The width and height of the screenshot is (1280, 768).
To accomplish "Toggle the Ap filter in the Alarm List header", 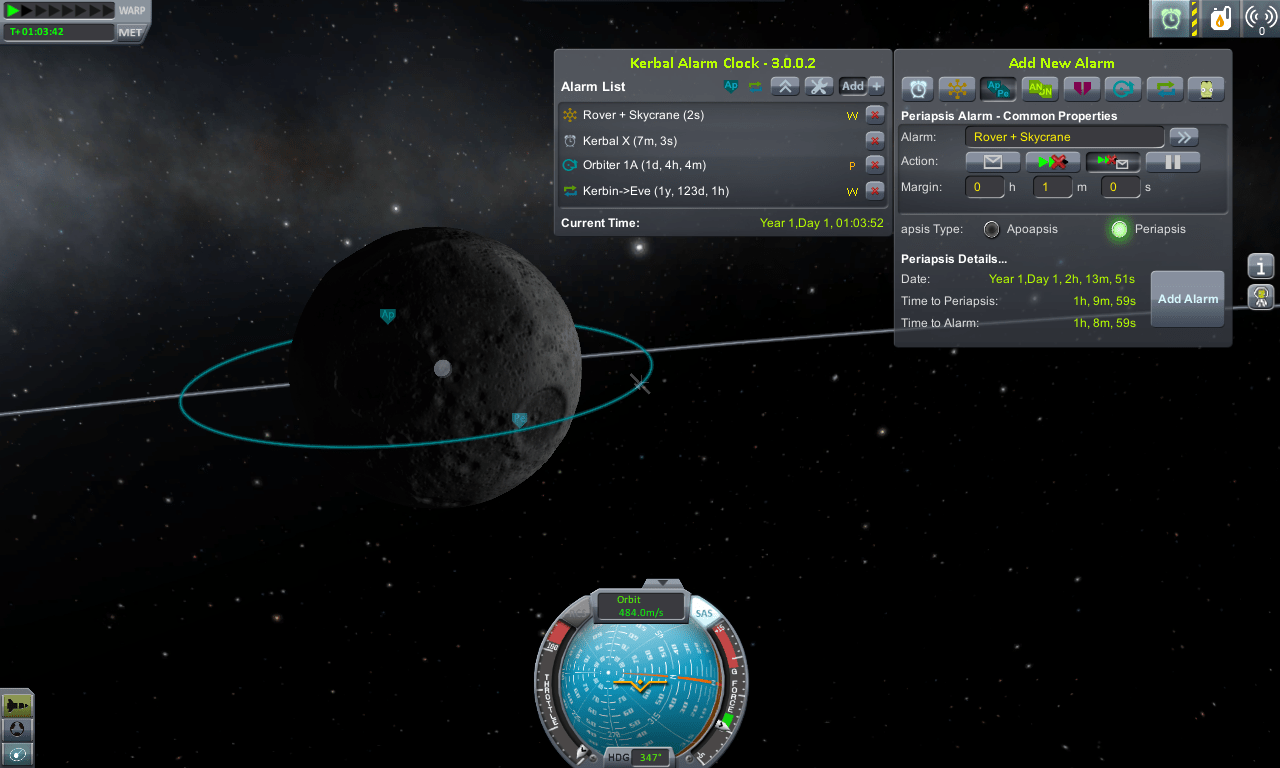I will (x=730, y=86).
